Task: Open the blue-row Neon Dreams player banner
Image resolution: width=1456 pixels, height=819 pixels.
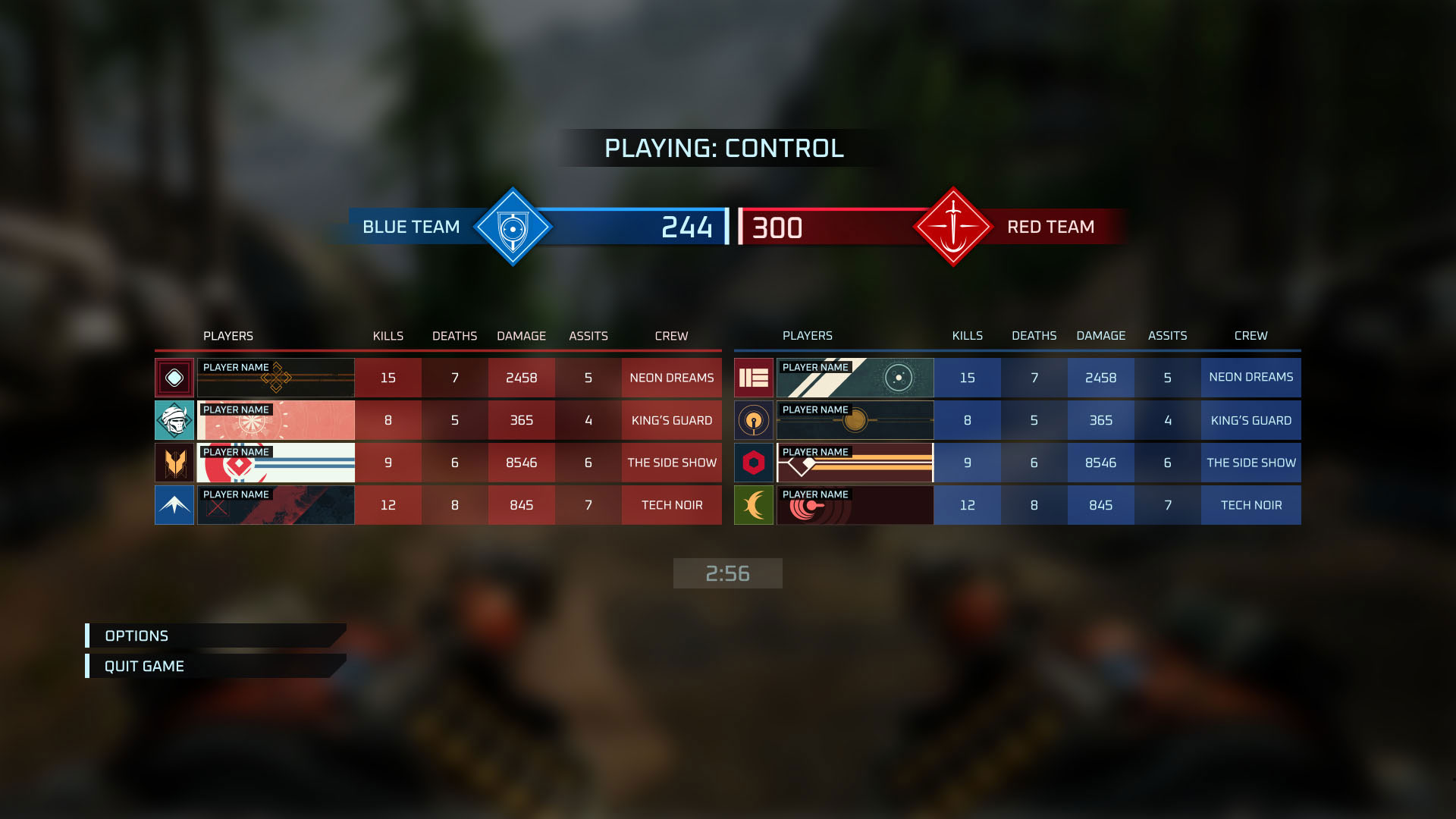Action: point(855,378)
